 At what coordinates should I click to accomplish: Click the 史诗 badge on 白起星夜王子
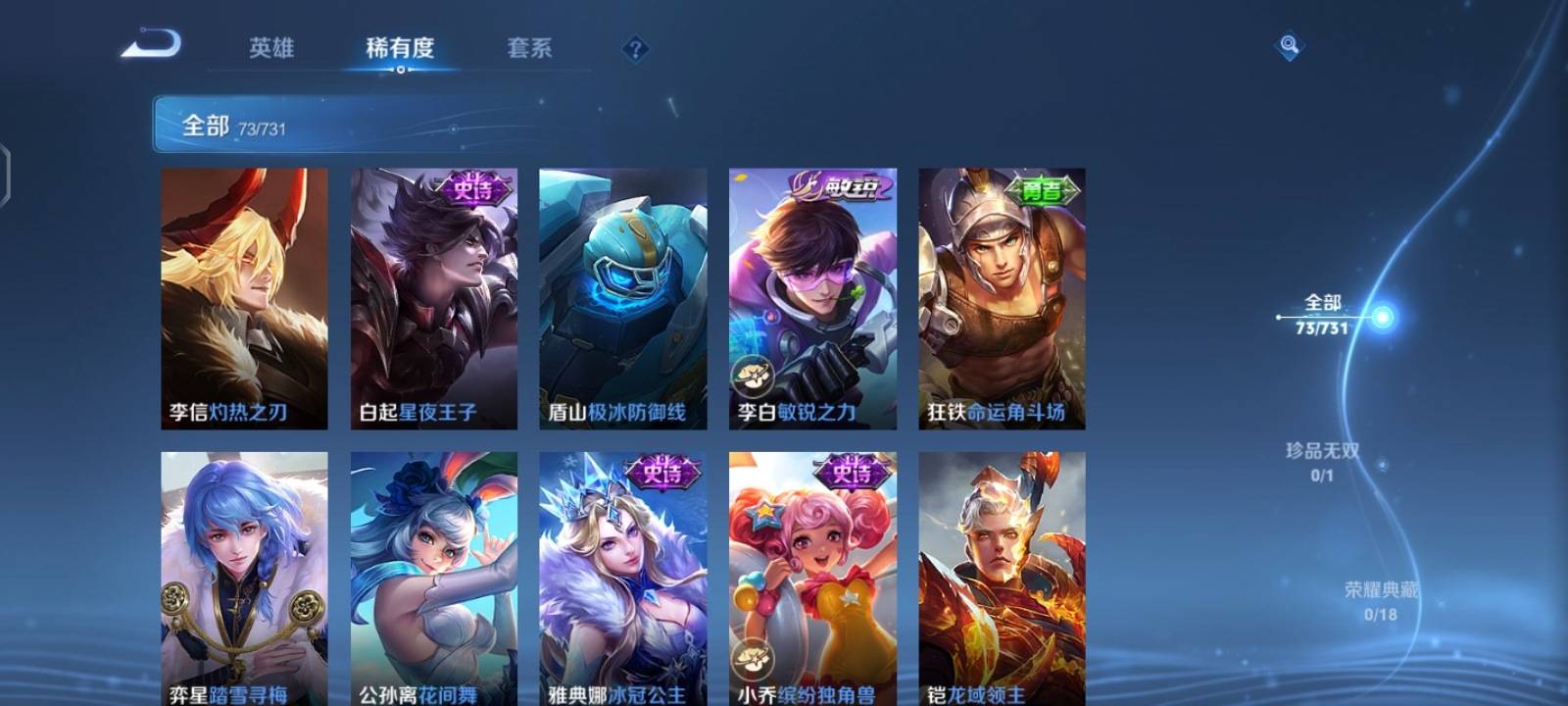(x=477, y=186)
